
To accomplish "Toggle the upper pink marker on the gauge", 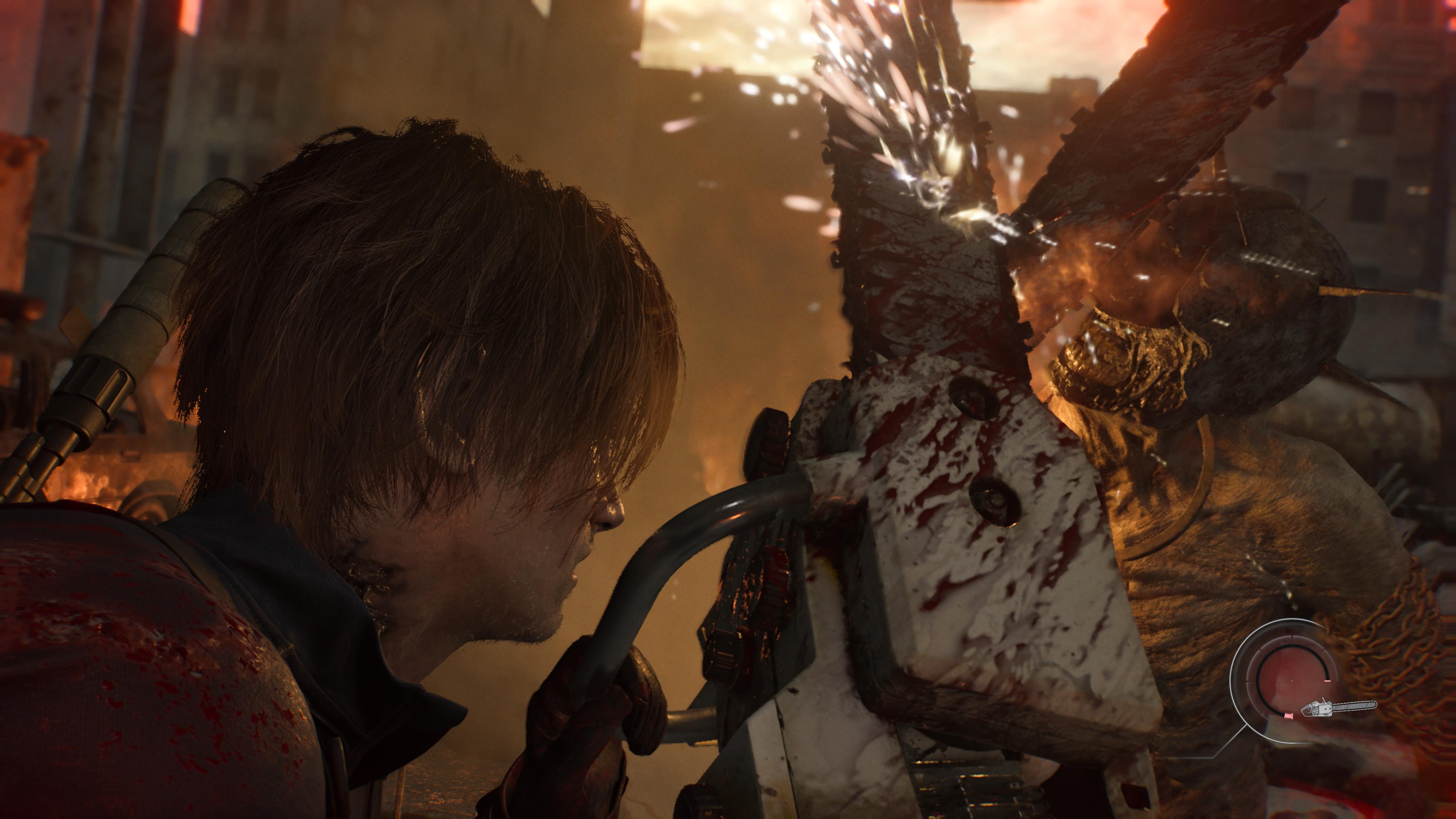I will coord(1327,681).
